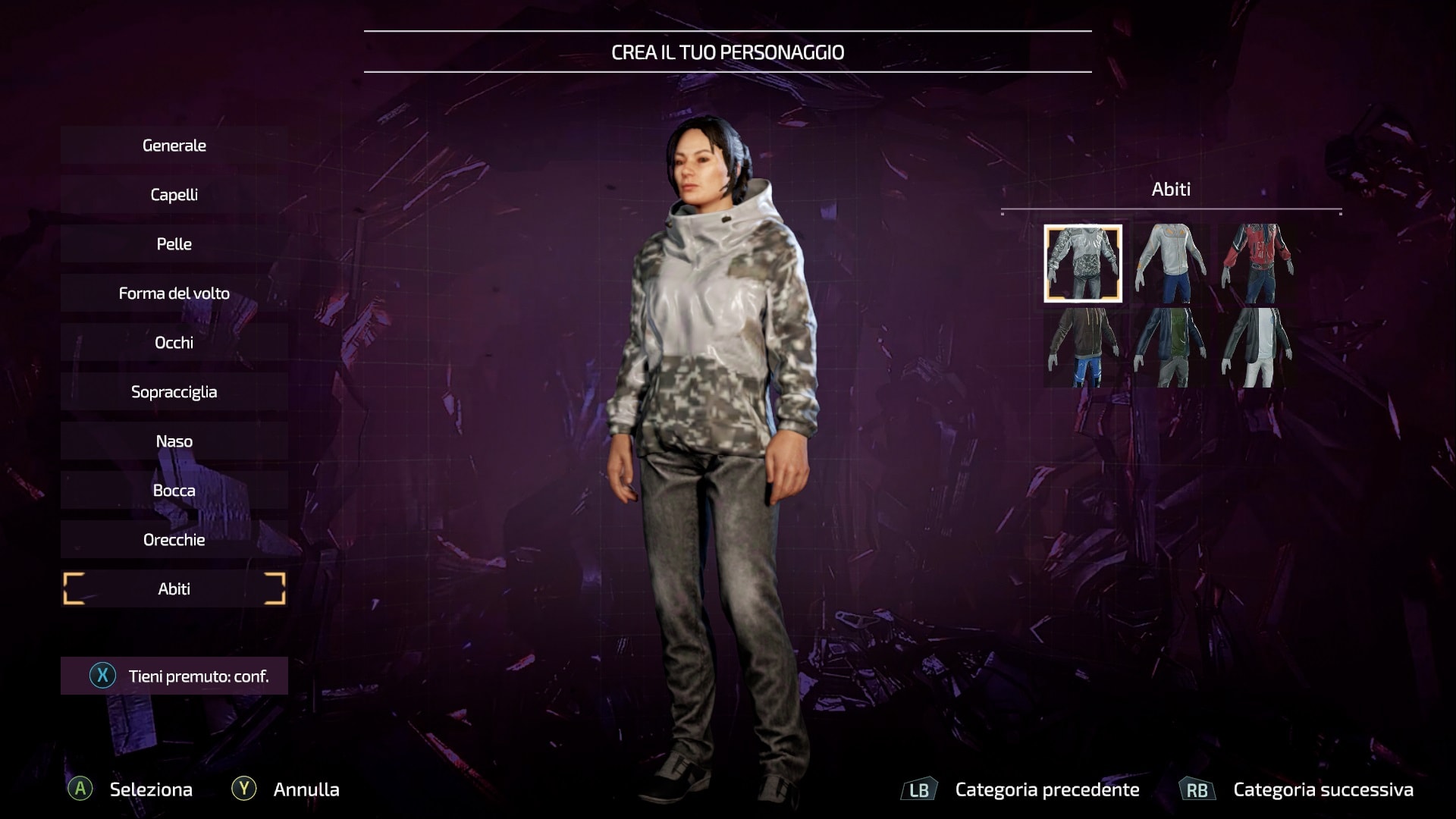Viewport: 1456px width, 819px height.
Task: Open the Generale category
Action: (x=174, y=146)
